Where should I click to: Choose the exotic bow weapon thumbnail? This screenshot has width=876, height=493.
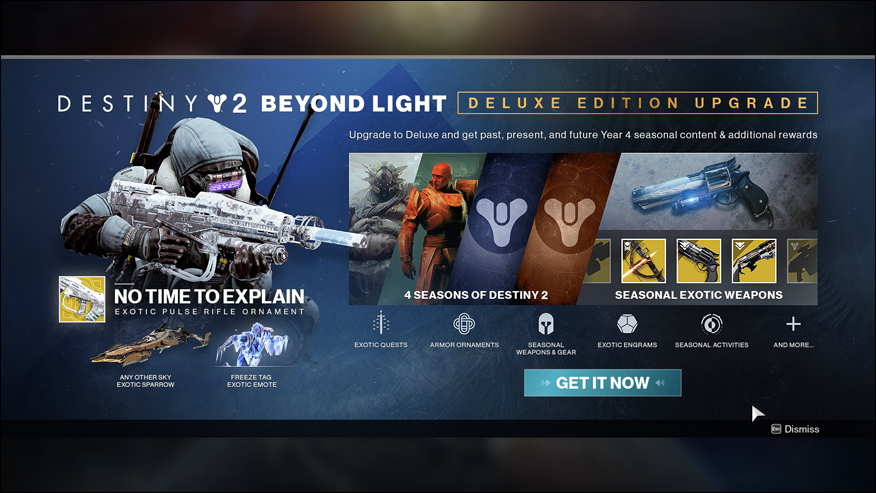point(643,260)
